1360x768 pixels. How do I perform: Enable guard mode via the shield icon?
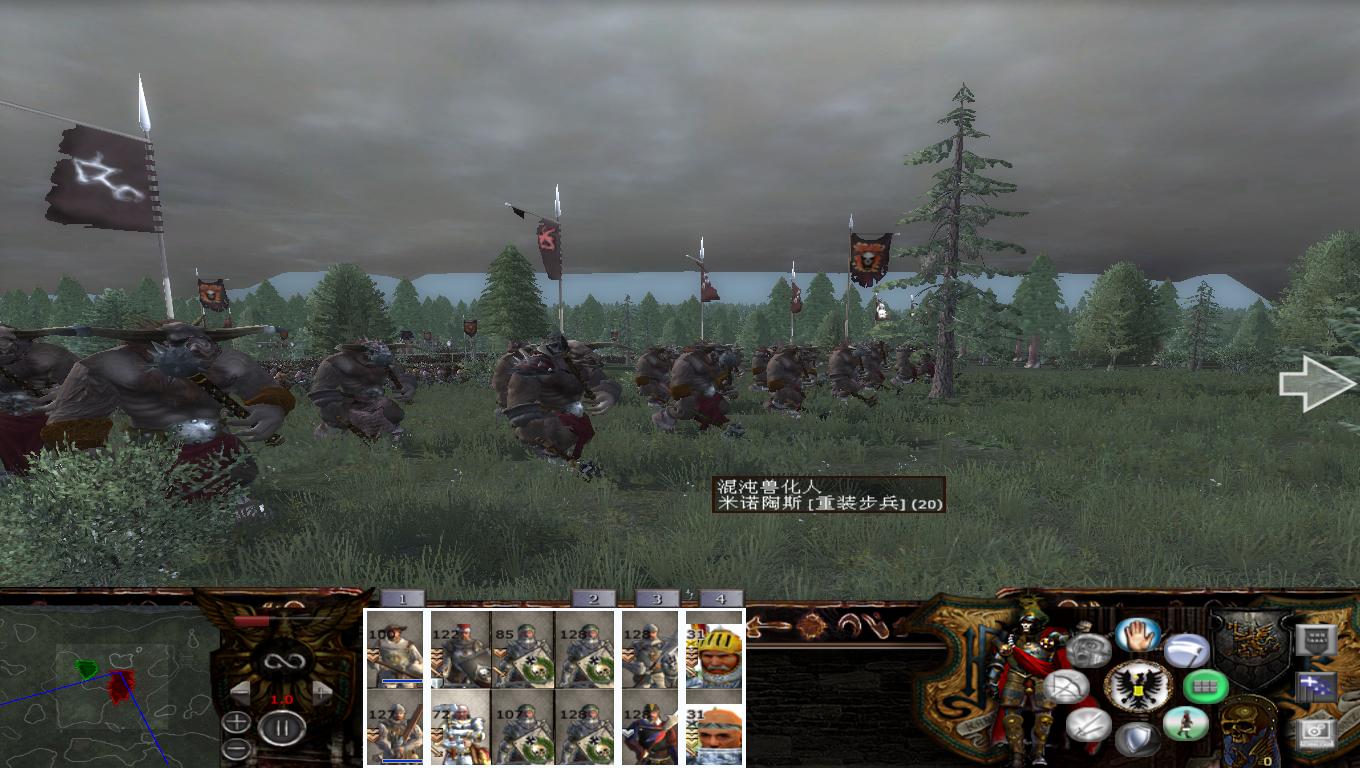coord(1137,737)
